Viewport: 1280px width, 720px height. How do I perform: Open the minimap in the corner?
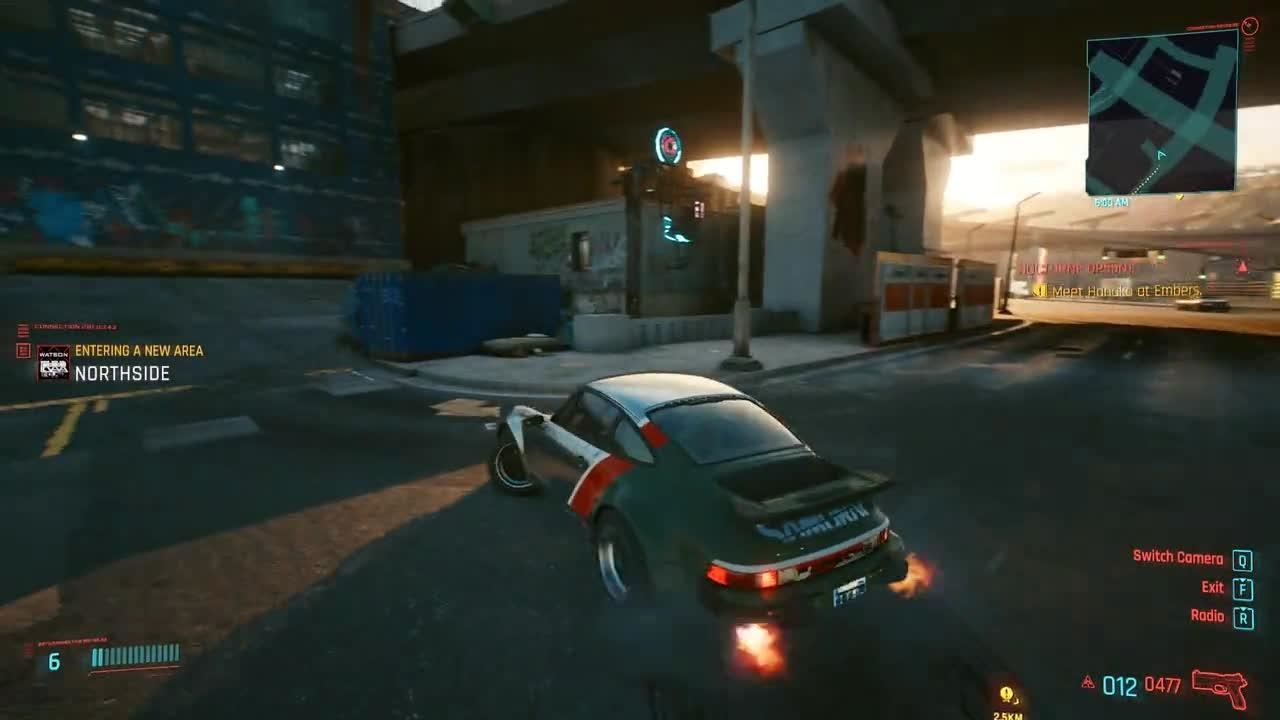coord(1161,112)
